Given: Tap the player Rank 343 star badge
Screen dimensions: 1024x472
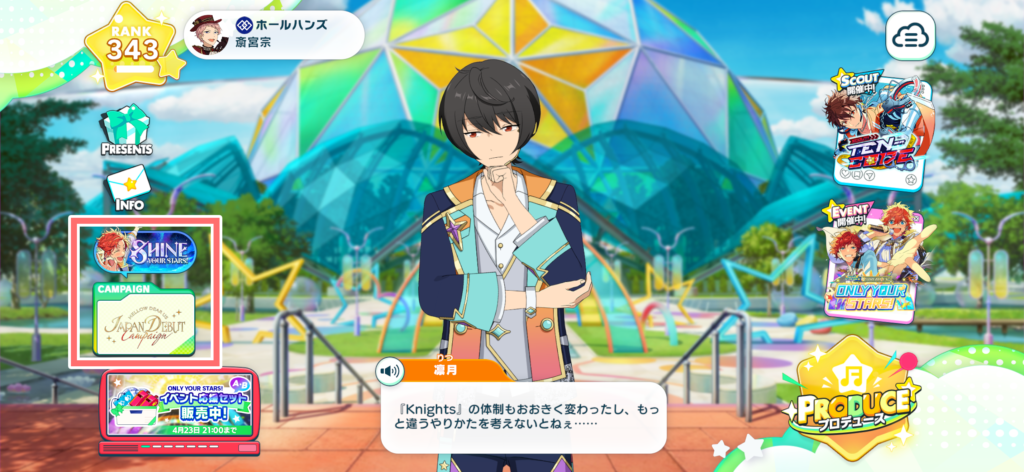Looking at the screenshot, I should tap(134, 46).
